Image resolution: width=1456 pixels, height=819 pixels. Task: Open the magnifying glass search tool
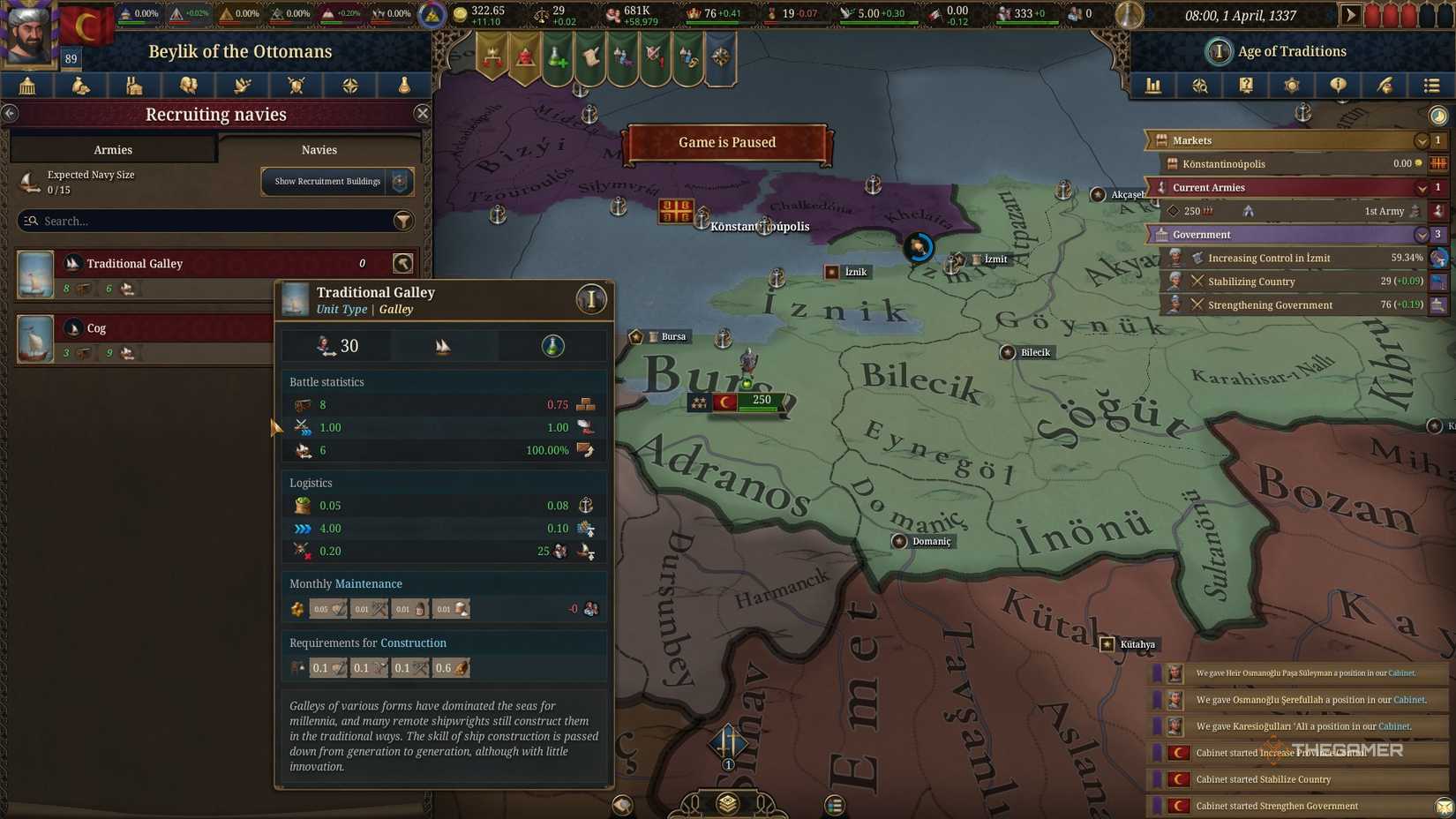[x=1200, y=86]
